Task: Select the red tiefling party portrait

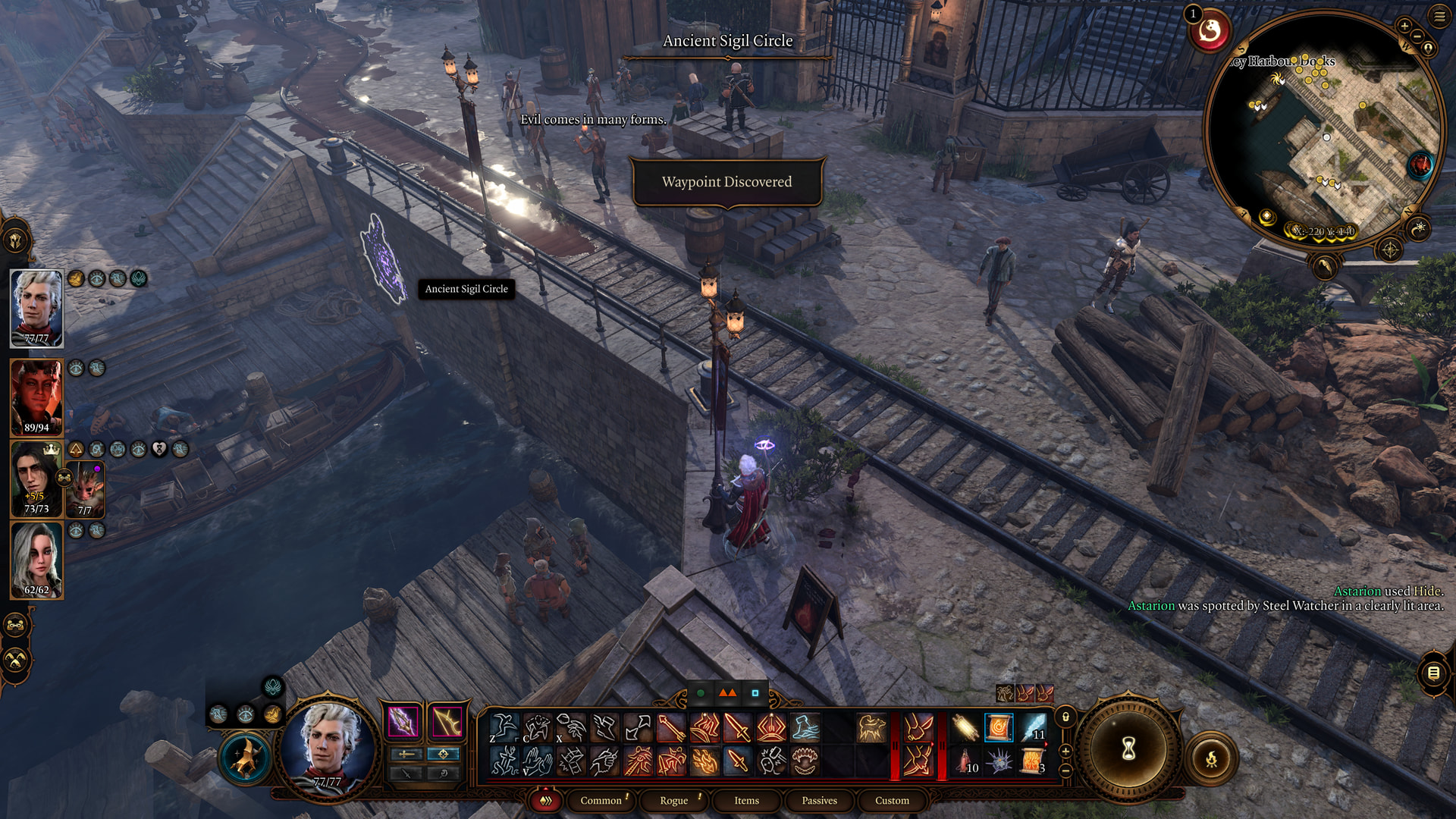Action: point(36,396)
